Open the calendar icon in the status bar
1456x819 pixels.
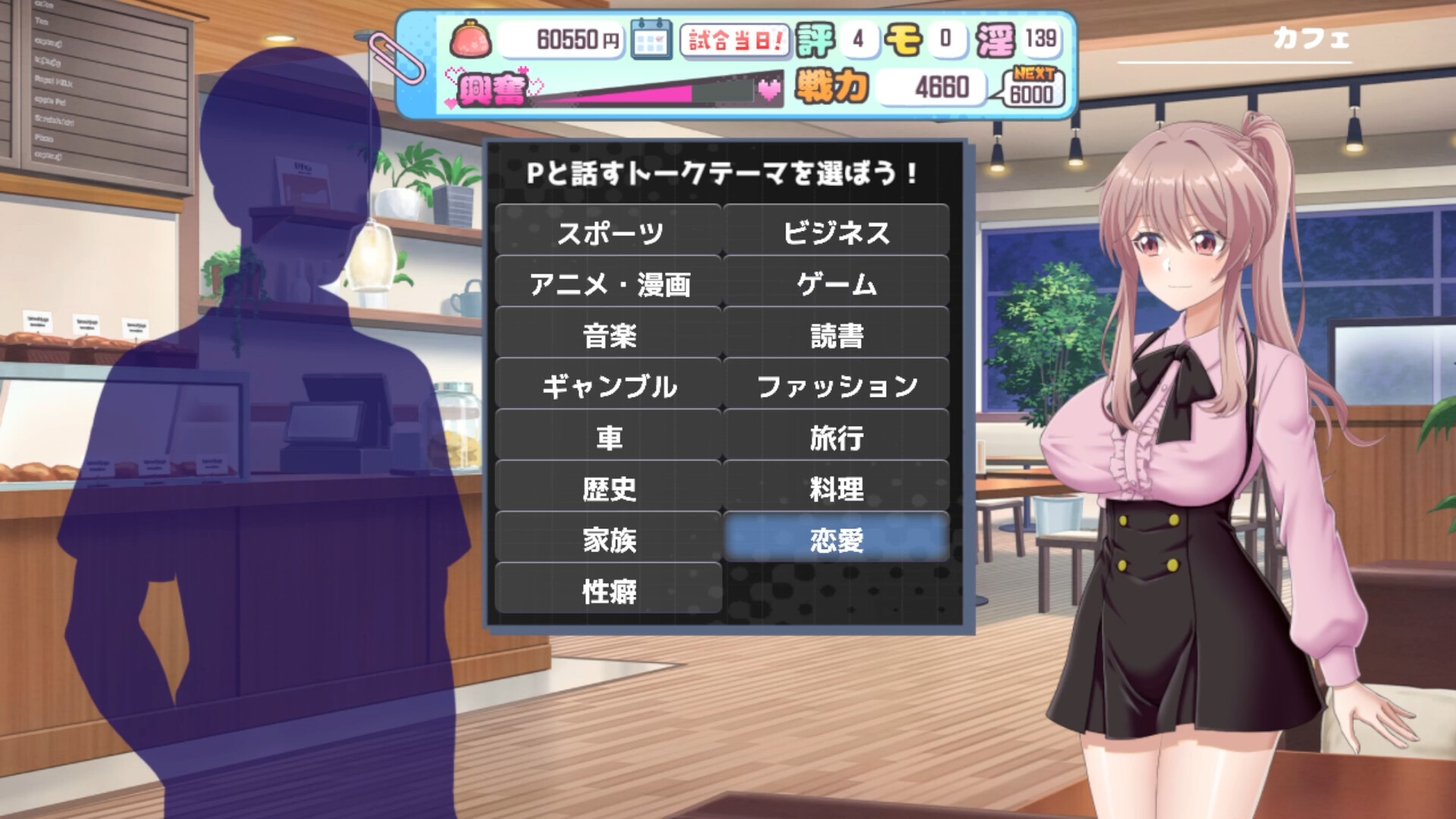point(651,39)
